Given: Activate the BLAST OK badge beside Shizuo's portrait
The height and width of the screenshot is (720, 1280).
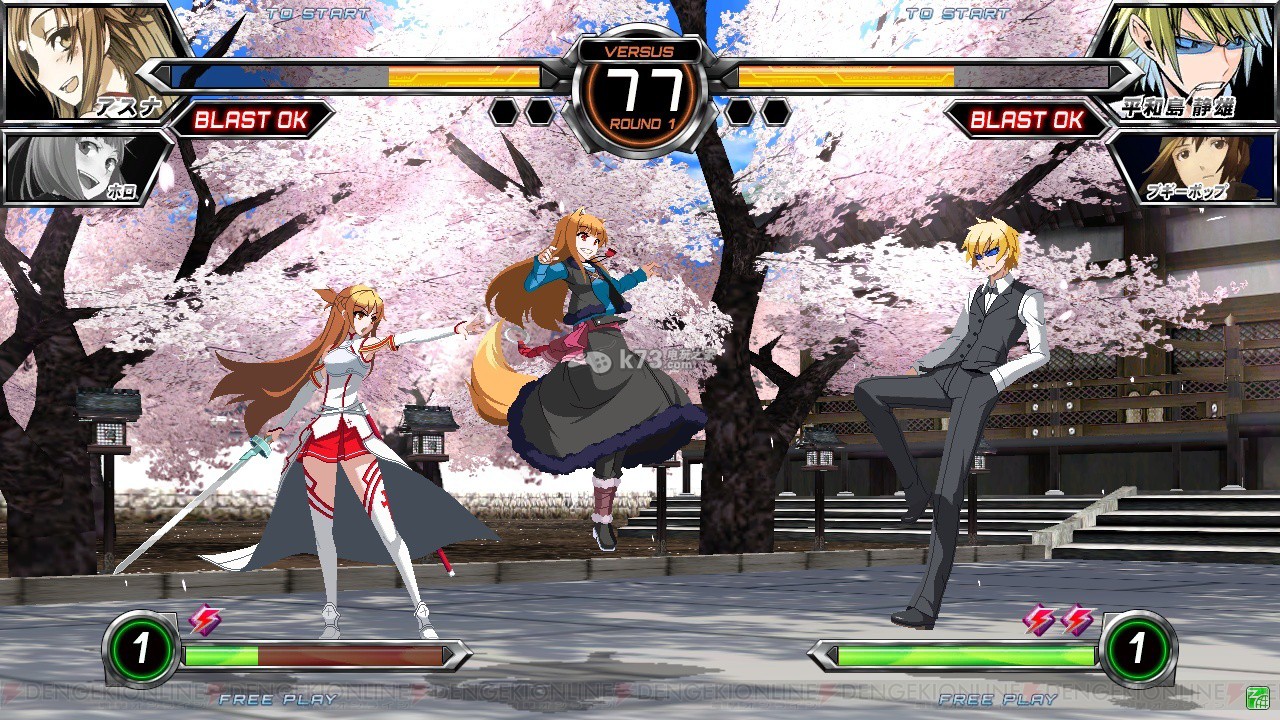Looking at the screenshot, I should pos(1027,120).
